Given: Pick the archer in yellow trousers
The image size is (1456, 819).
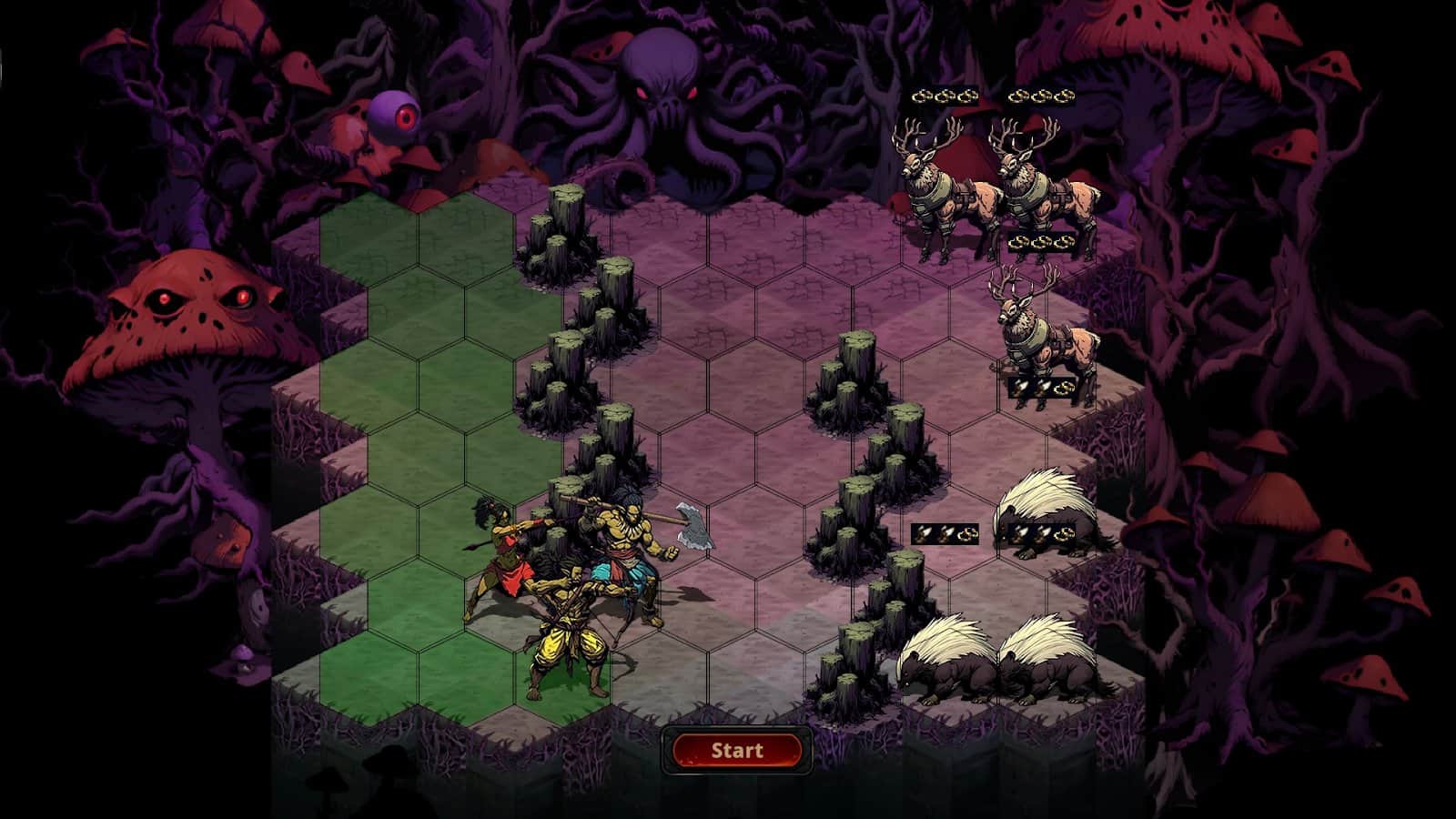Looking at the screenshot, I should (x=569, y=637).
